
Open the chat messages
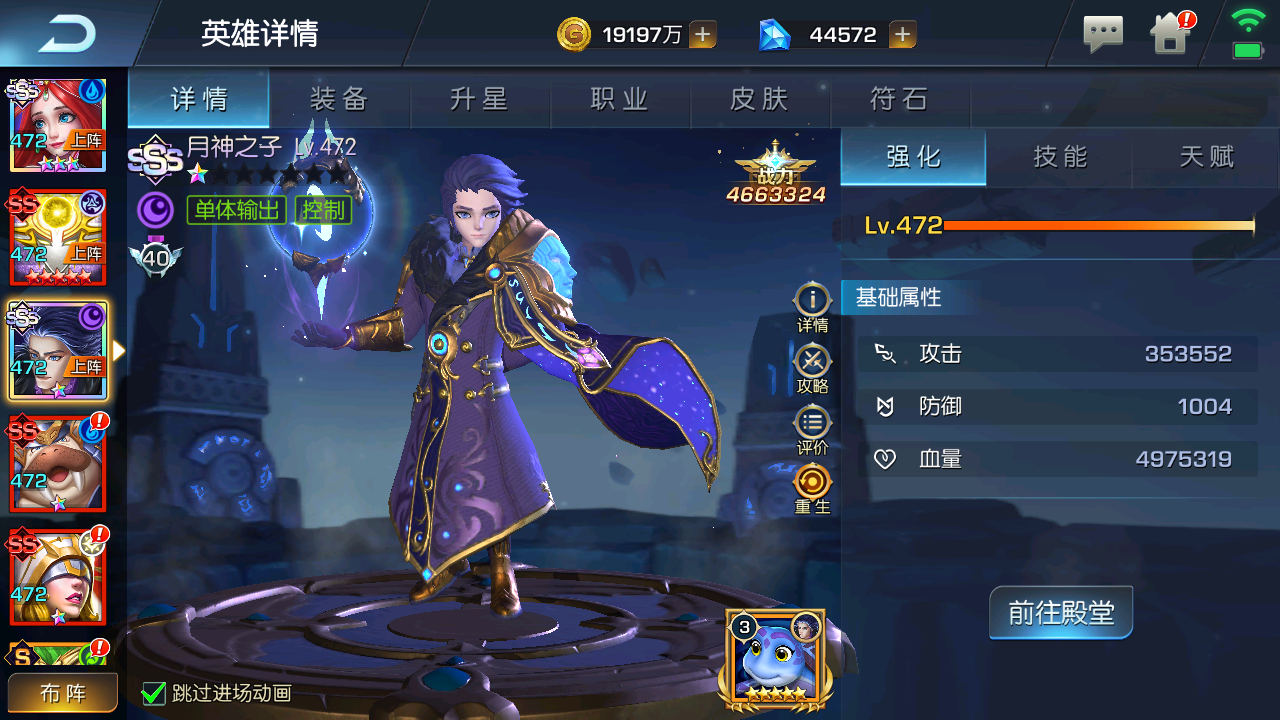pyautogui.click(x=1103, y=35)
